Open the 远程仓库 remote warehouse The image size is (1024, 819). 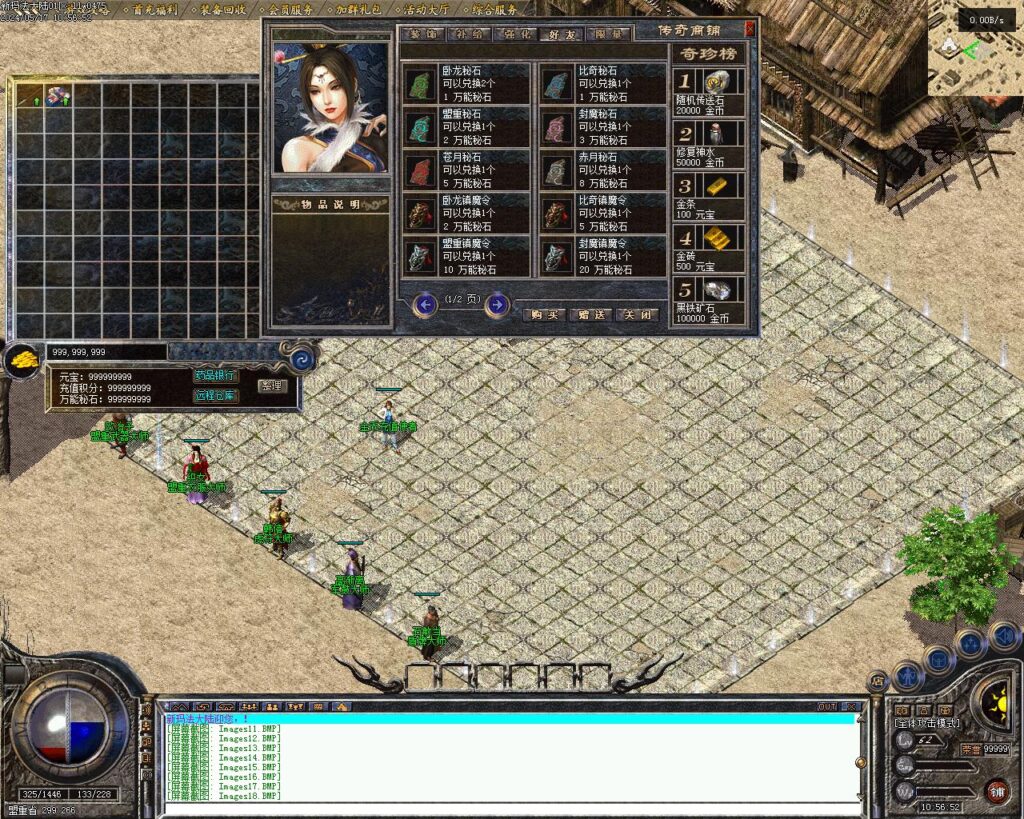pos(215,395)
